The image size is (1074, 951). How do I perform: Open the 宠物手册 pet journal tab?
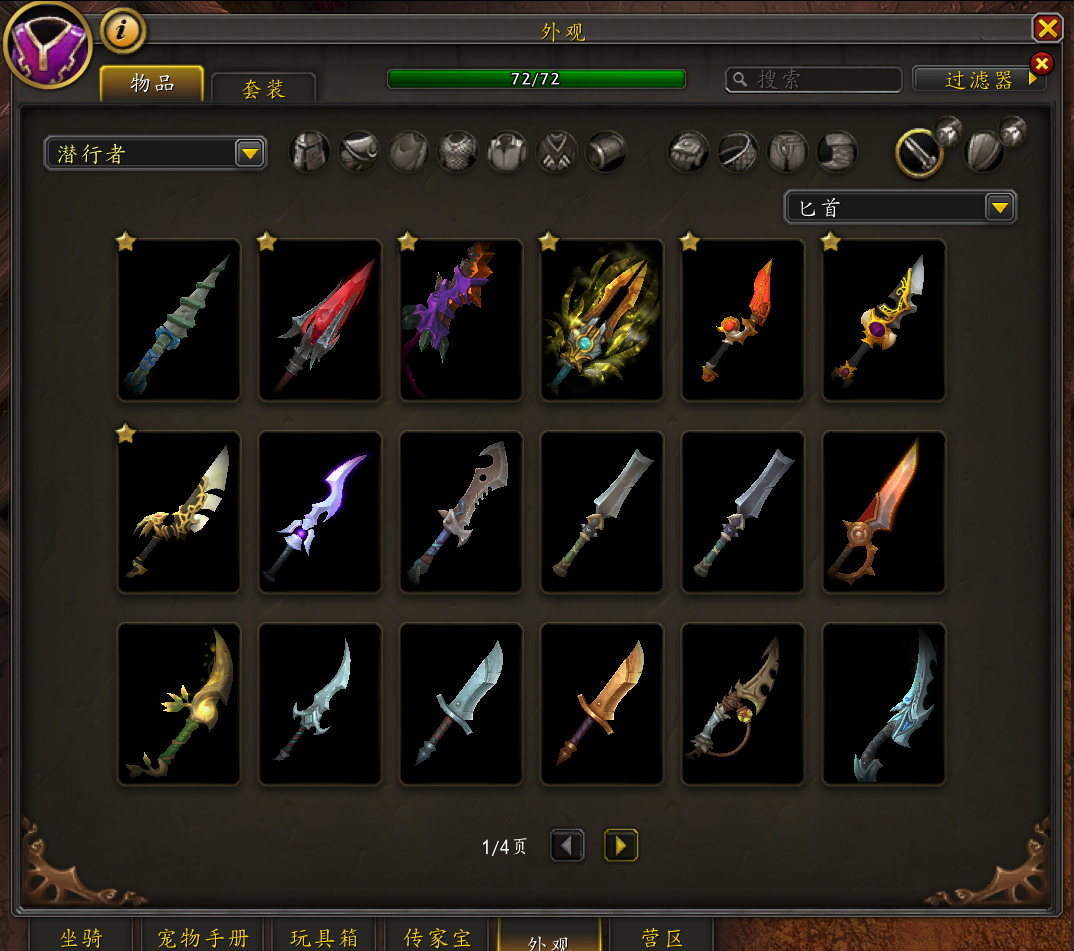203,938
